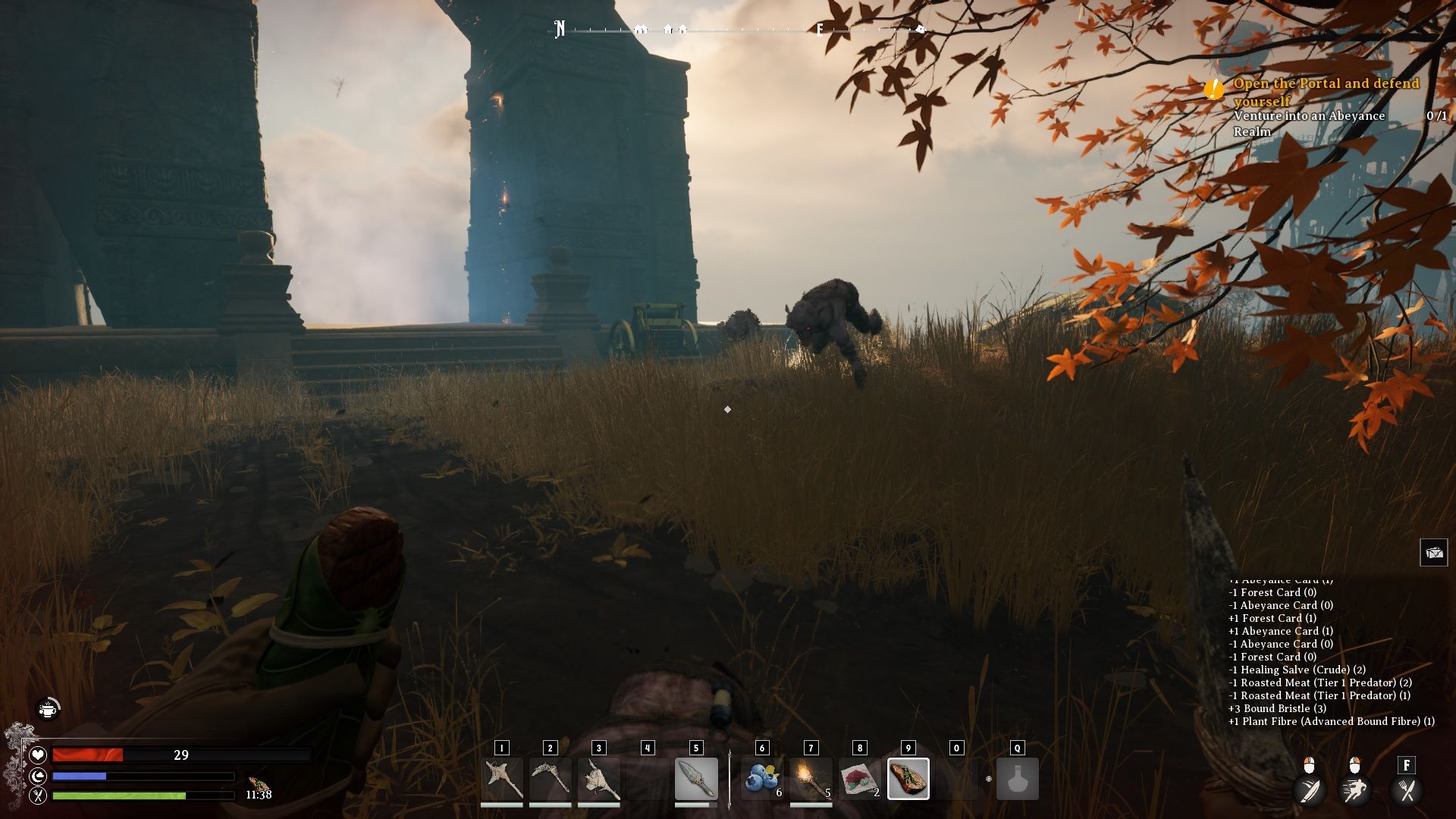
Task: Inspect the teacup rested buff icon
Action: pos(49,709)
